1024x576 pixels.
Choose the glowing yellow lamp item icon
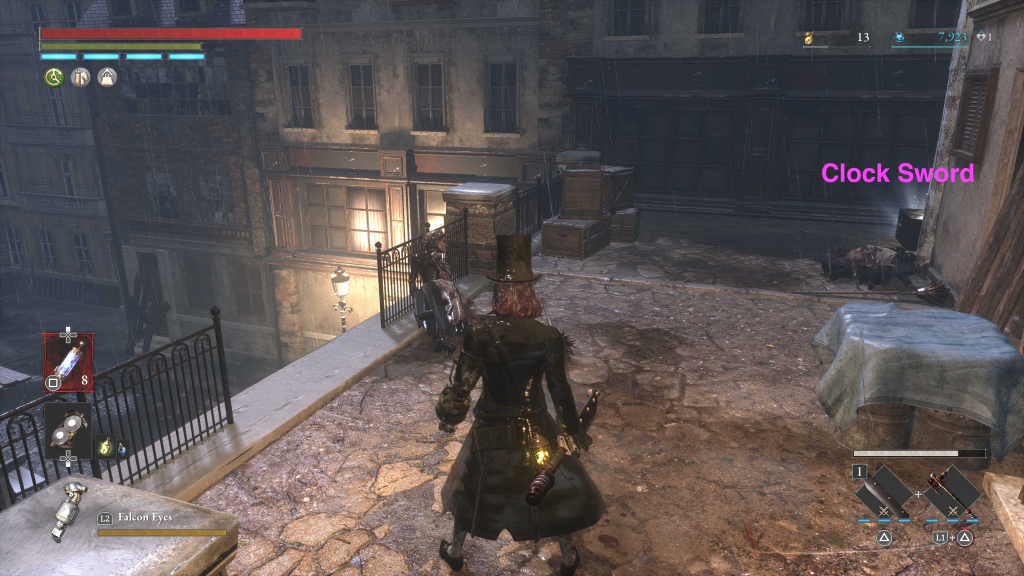(x=103, y=449)
